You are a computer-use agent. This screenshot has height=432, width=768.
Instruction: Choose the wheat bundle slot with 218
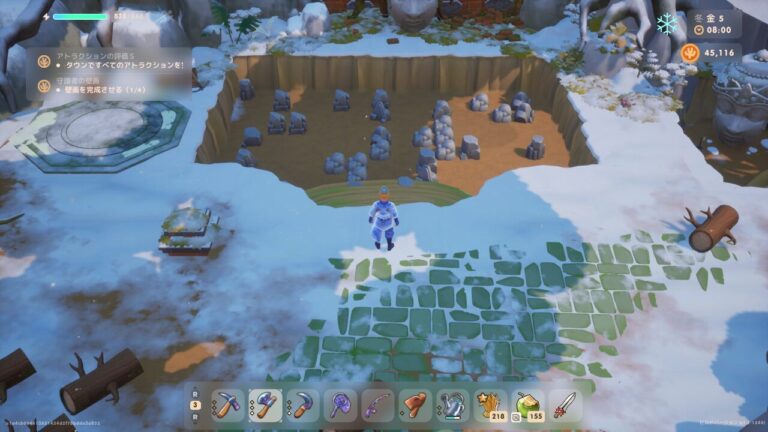point(490,405)
